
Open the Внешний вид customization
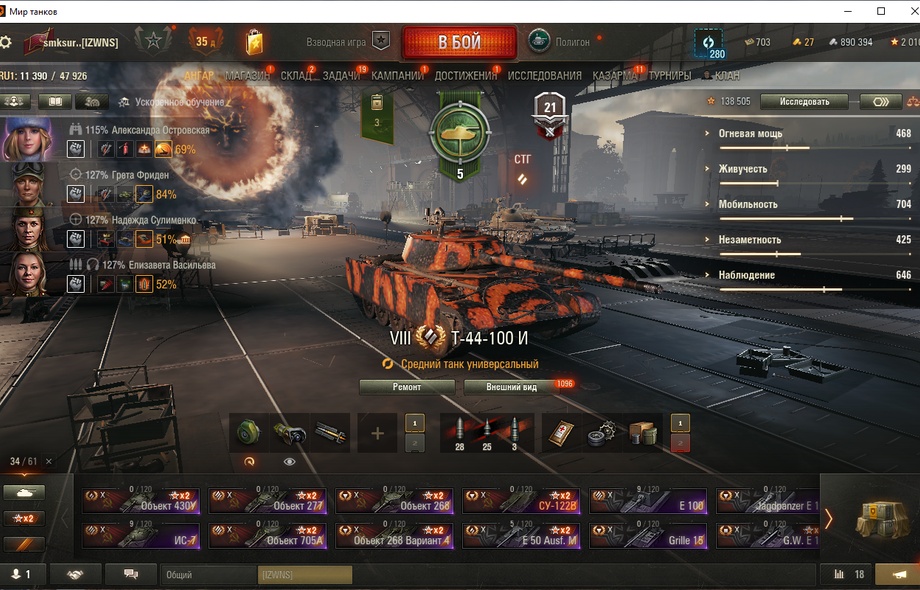point(512,387)
